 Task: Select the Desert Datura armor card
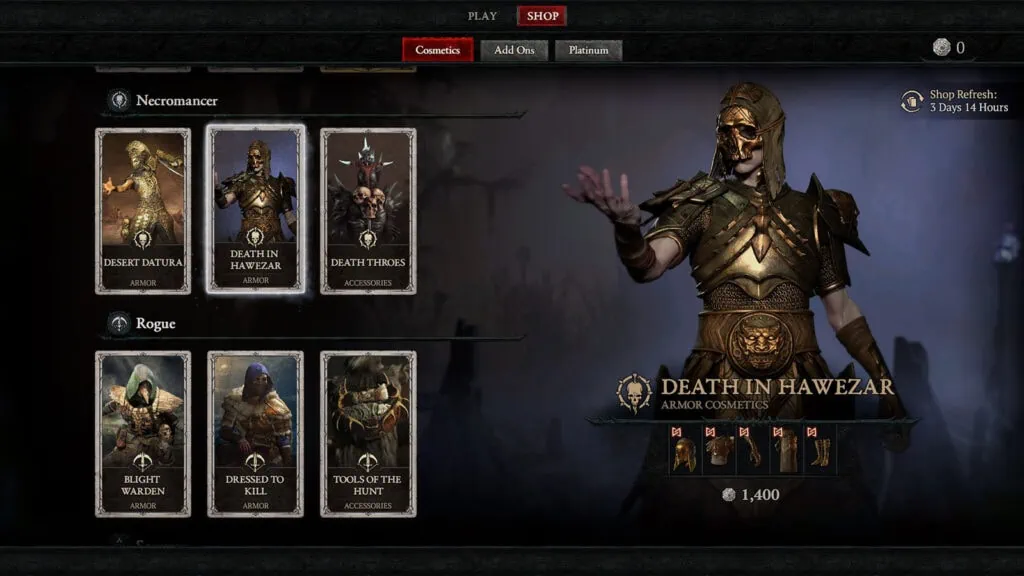(143, 210)
